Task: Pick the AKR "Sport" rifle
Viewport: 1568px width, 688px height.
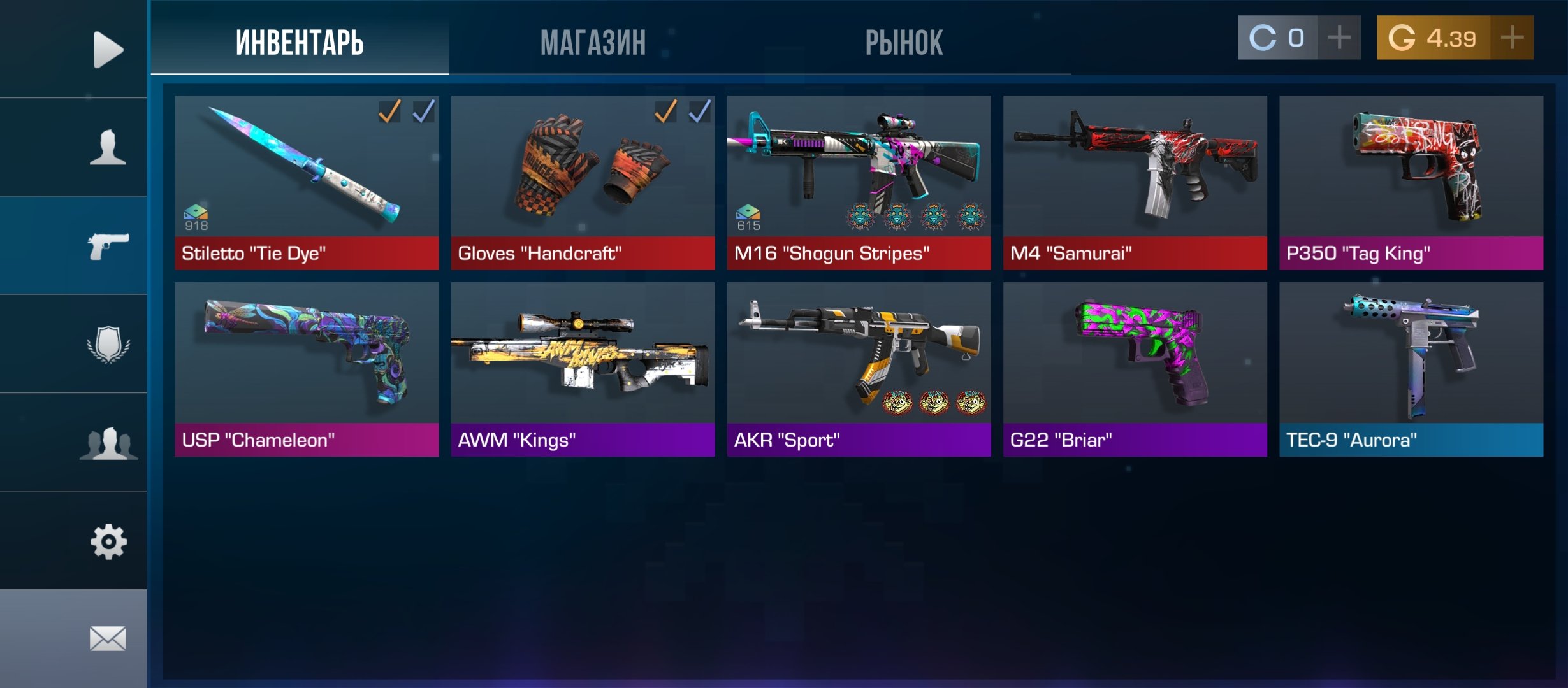Action: (x=859, y=369)
